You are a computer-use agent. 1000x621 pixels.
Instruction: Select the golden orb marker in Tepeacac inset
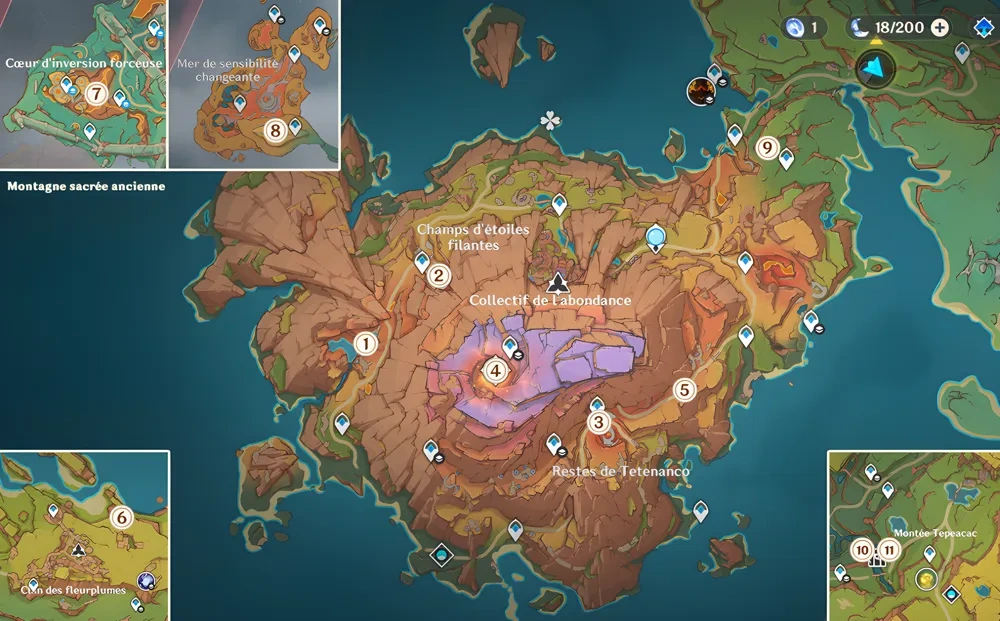927,579
